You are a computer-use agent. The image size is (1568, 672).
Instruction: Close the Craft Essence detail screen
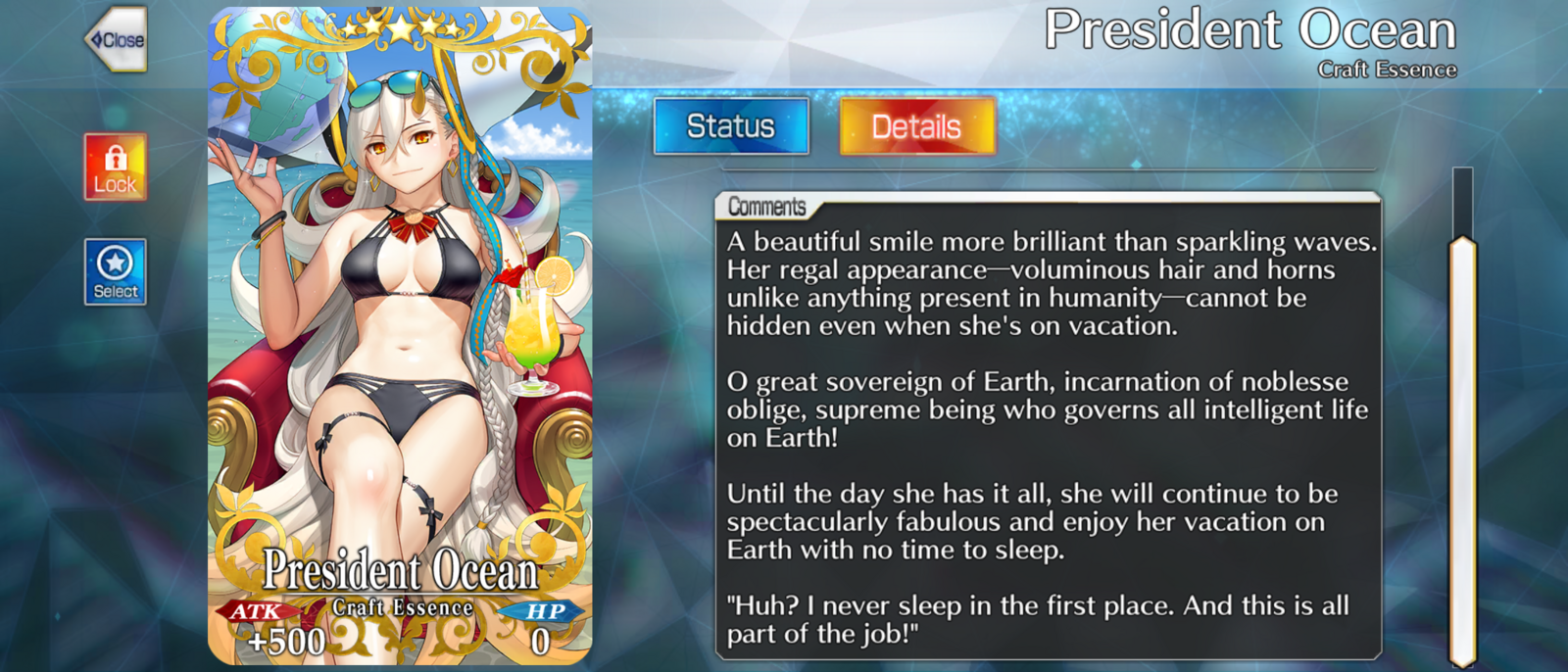117,40
